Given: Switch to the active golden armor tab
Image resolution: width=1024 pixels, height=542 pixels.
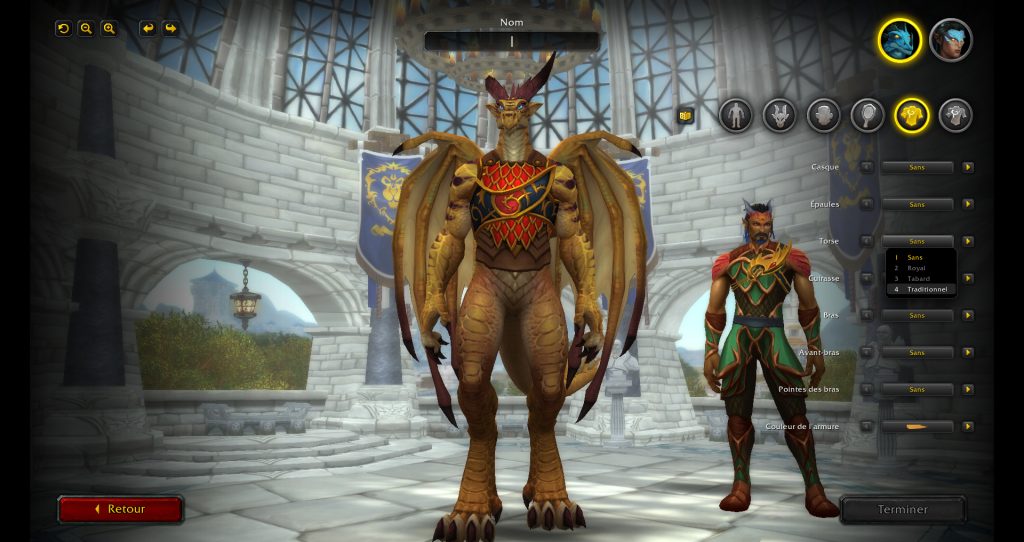Looking at the screenshot, I should pyautogui.click(x=911, y=115).
